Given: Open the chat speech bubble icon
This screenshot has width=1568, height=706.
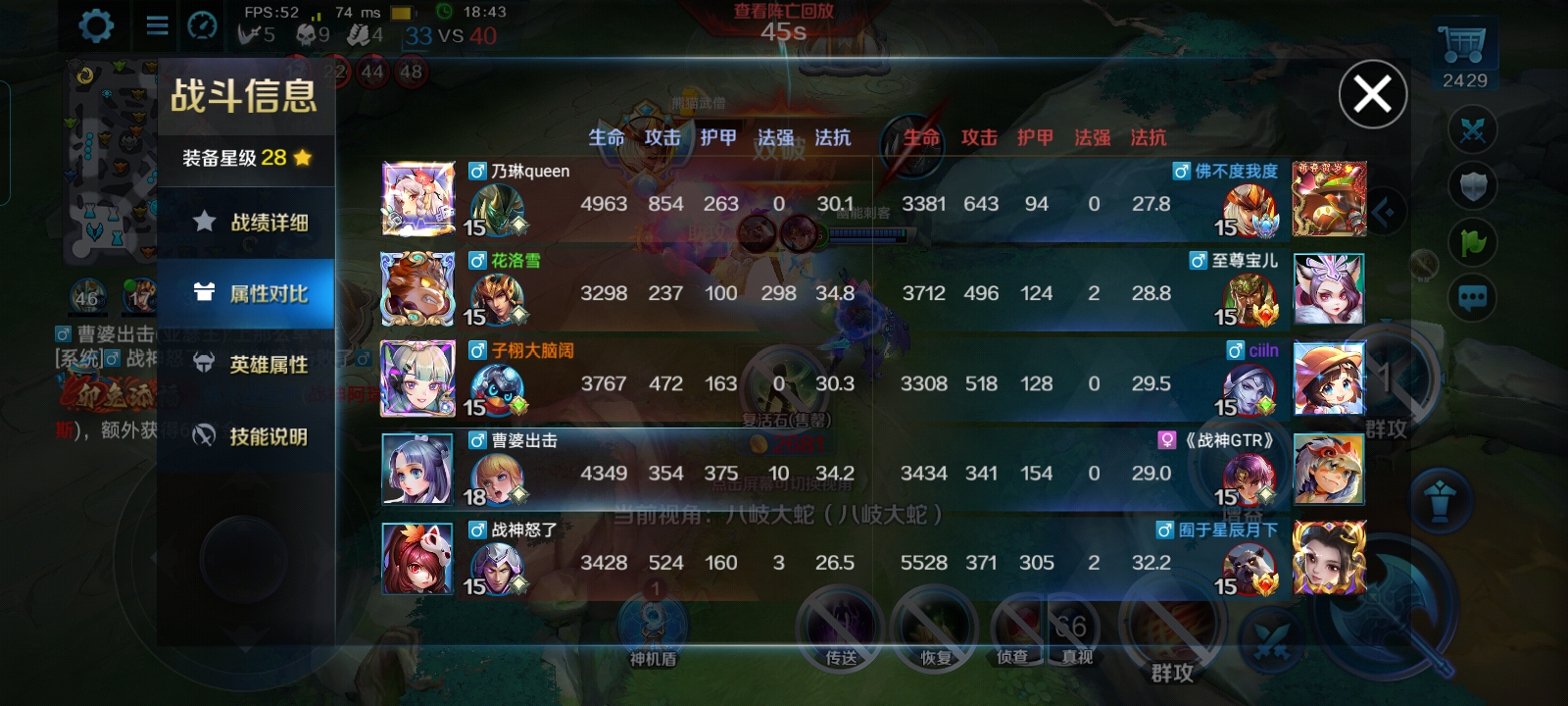Looking at the screenshot, I should (1473, 298).
